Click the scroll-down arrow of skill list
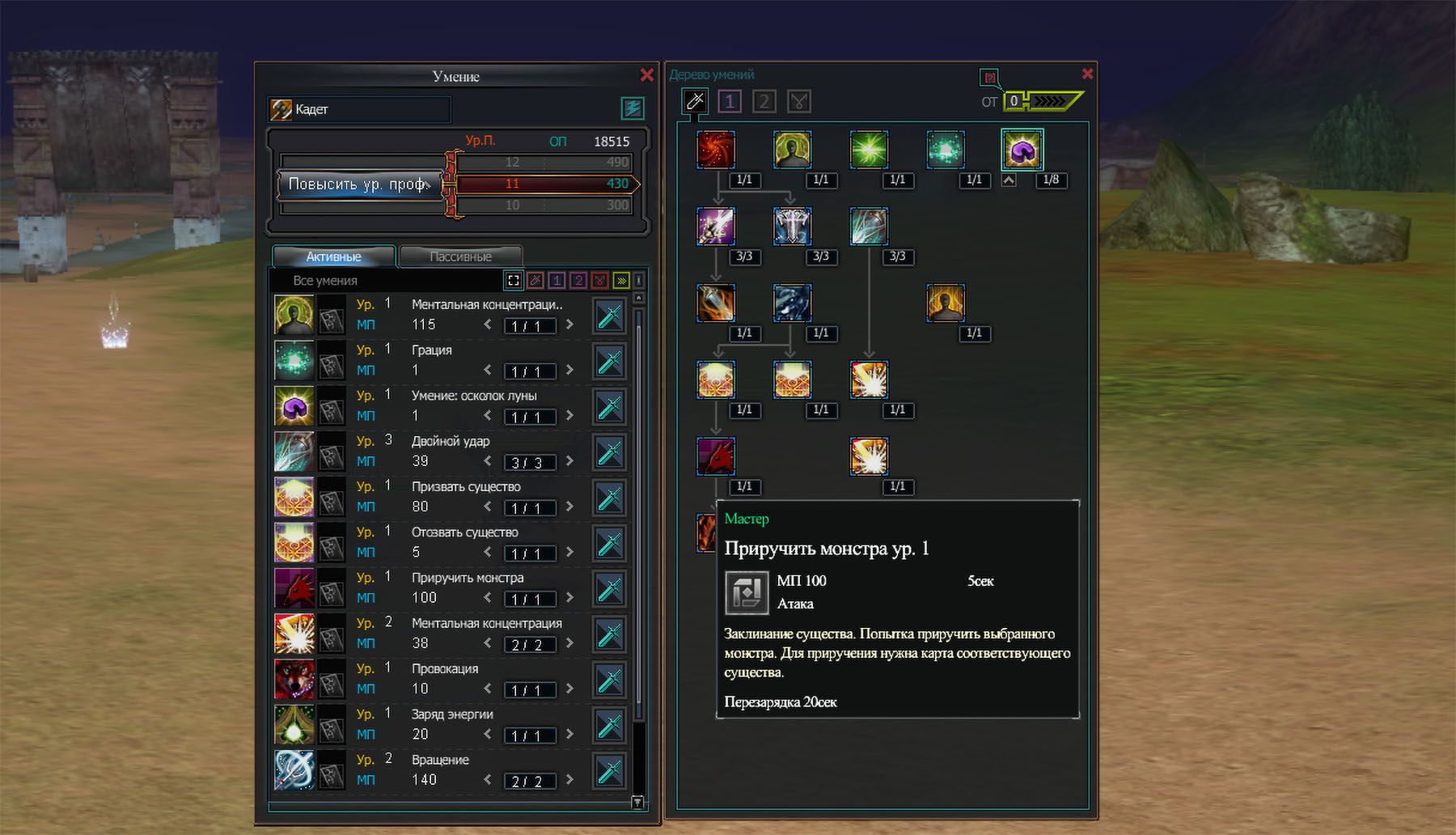This screenshot has width=1456, height=835. coord(637,802)
